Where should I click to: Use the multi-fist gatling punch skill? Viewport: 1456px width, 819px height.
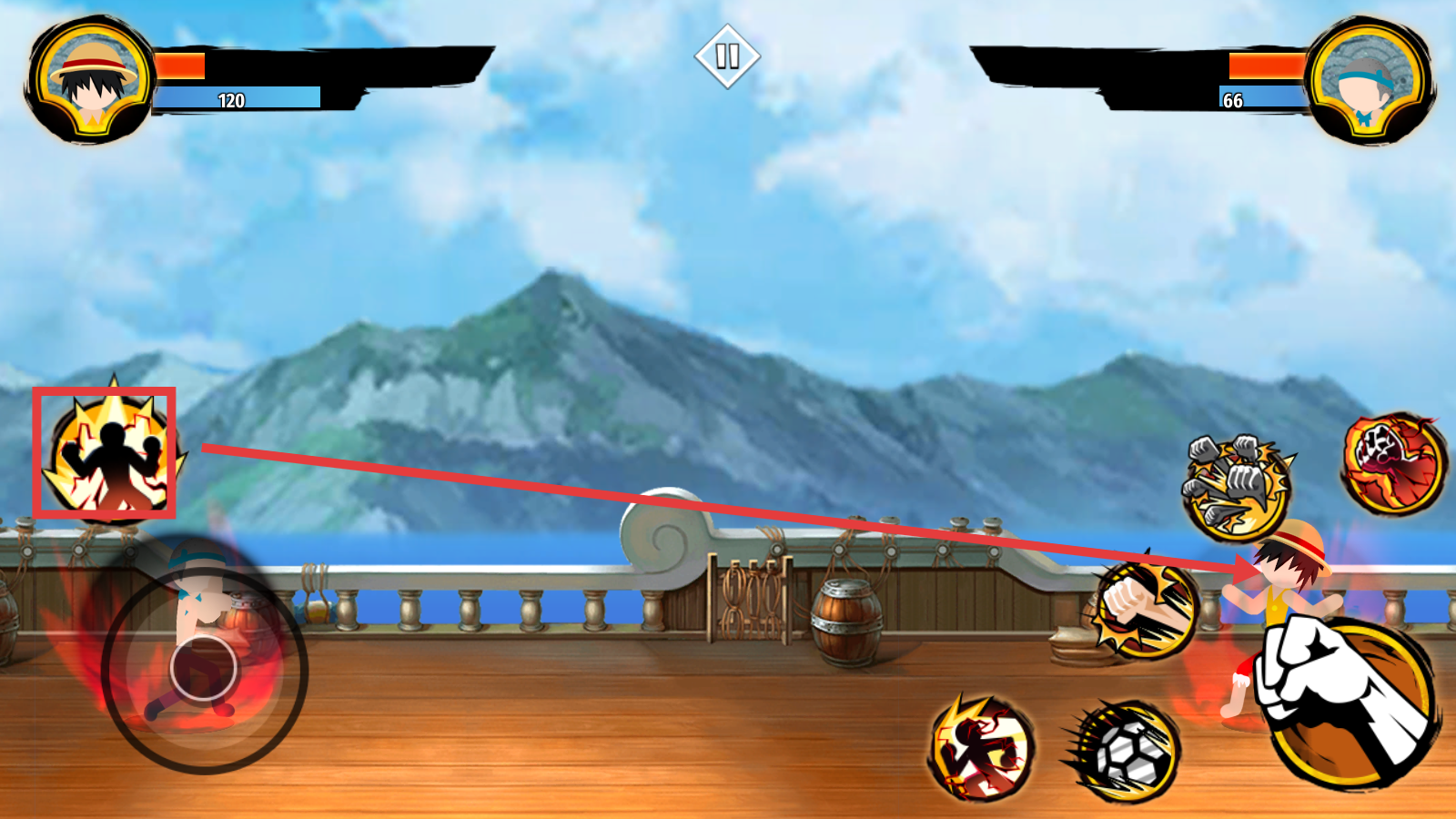1236,486
